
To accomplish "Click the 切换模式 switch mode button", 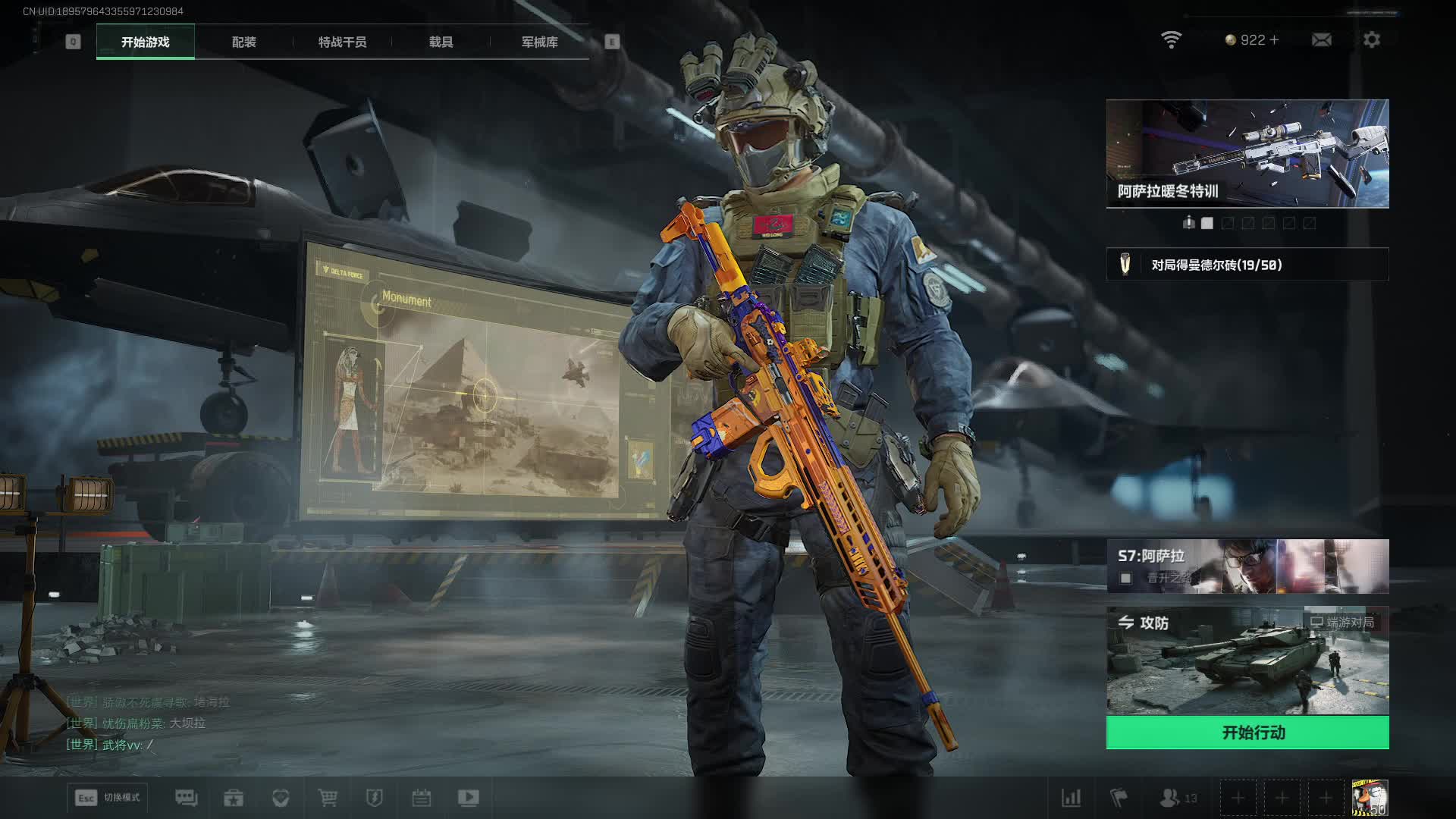I will click(x=108, y=797).
